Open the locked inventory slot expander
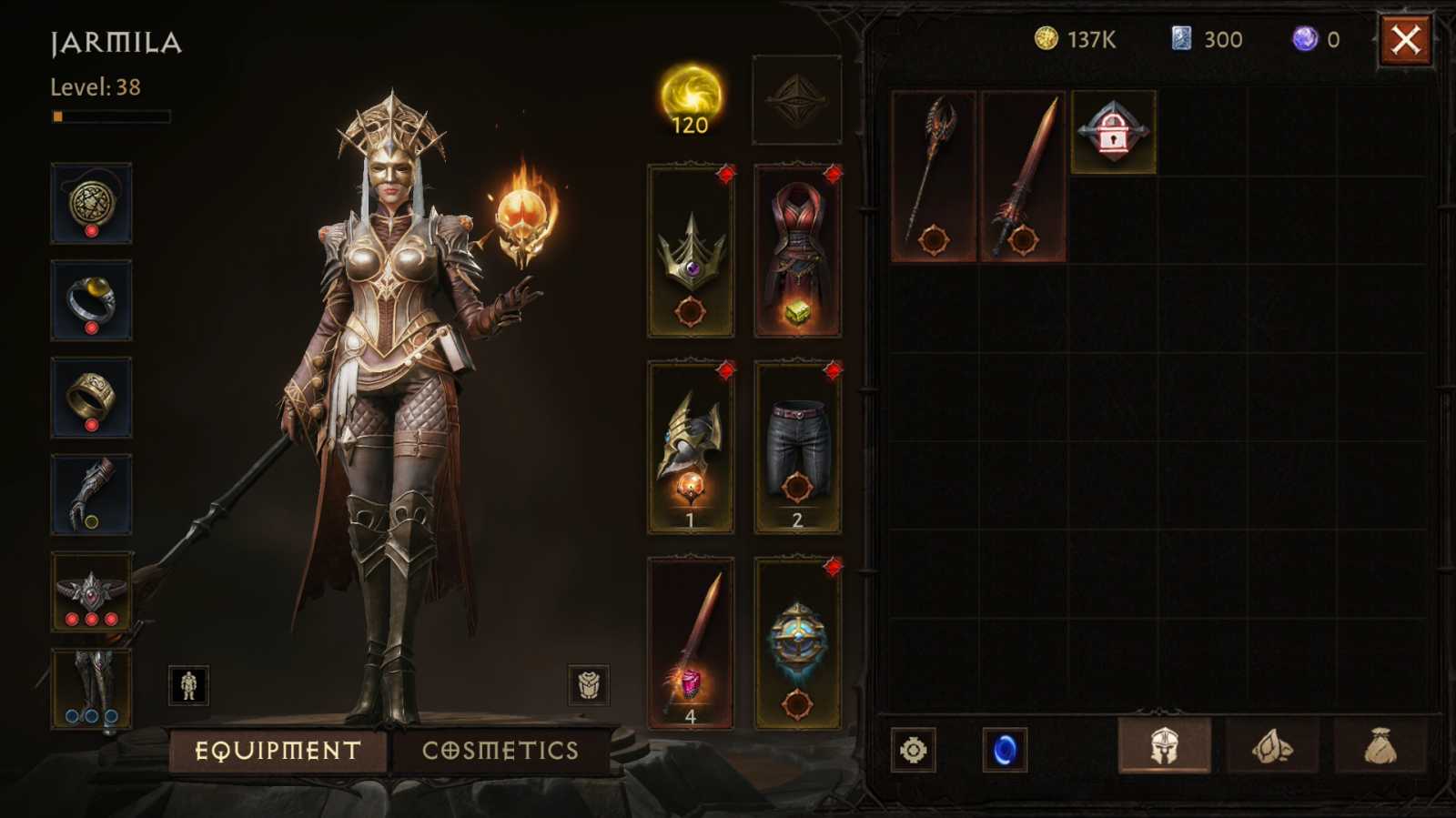 pyautogui.click(x=1112, y=132)
